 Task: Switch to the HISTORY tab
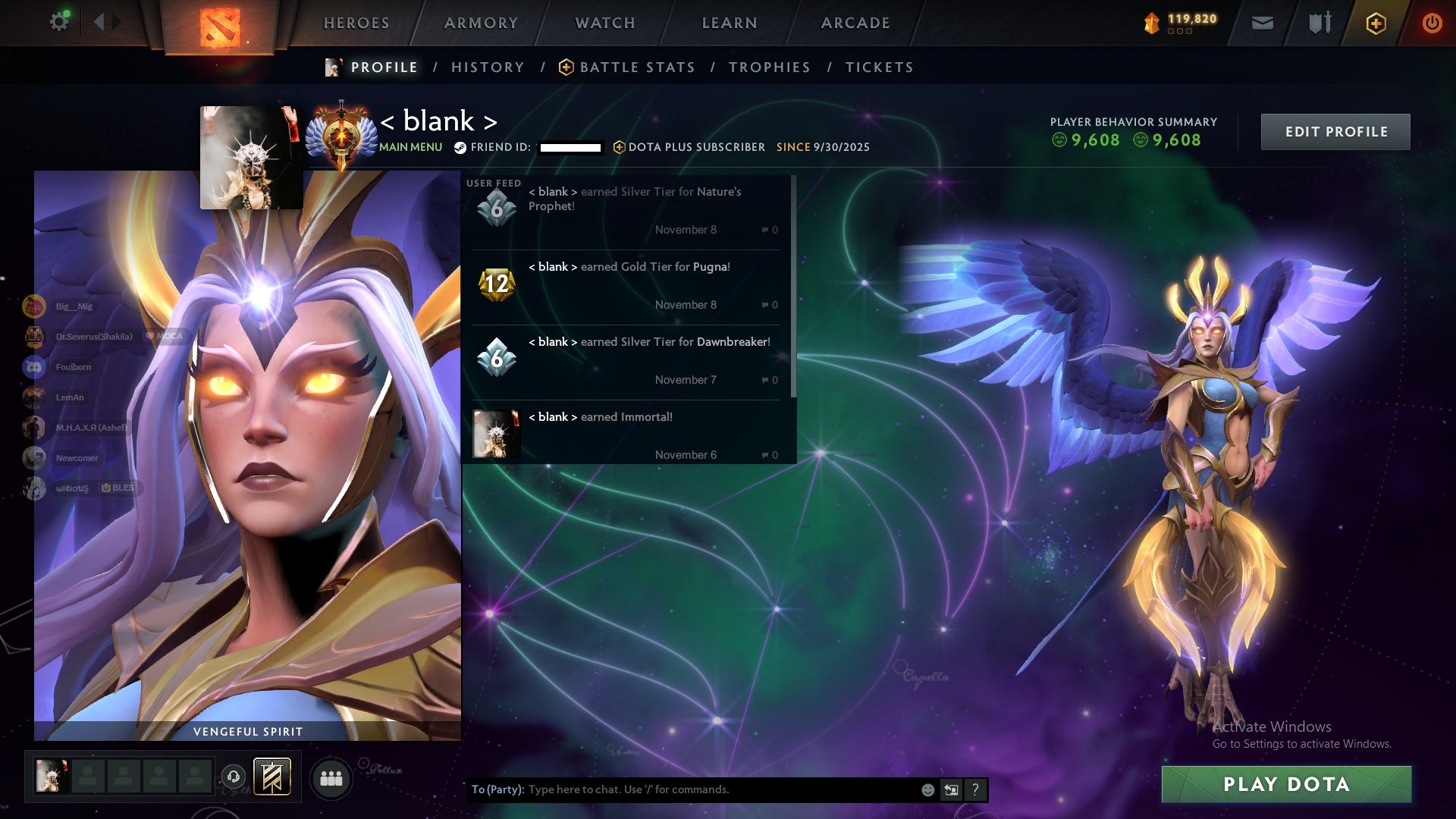click(x=488, y=67)
